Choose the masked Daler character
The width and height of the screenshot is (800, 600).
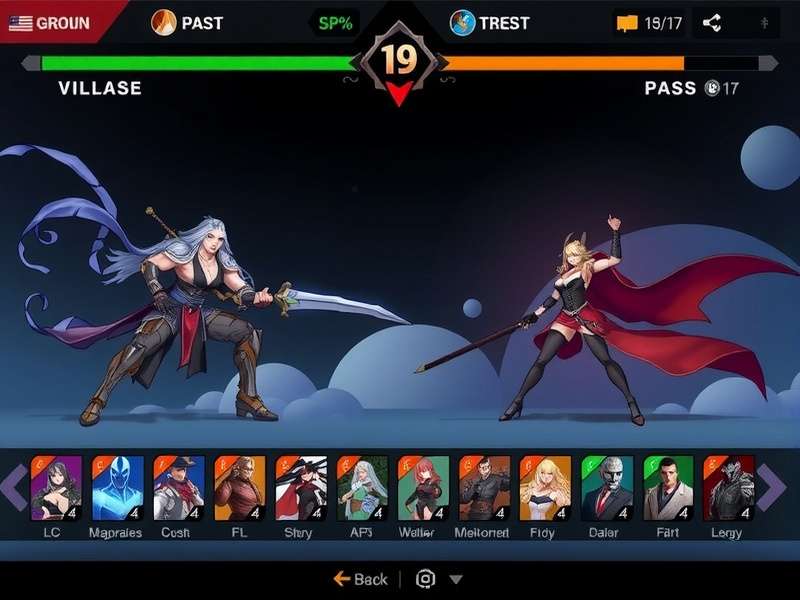pos(606,488)
